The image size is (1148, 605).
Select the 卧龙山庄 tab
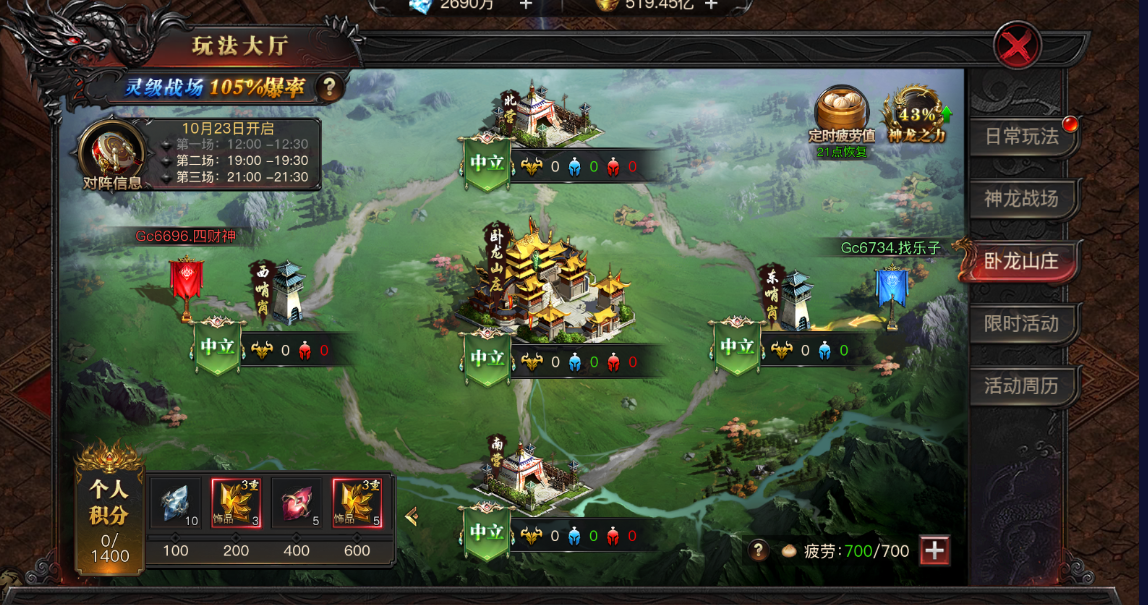pyautogui.click(x=1021, y=261)
